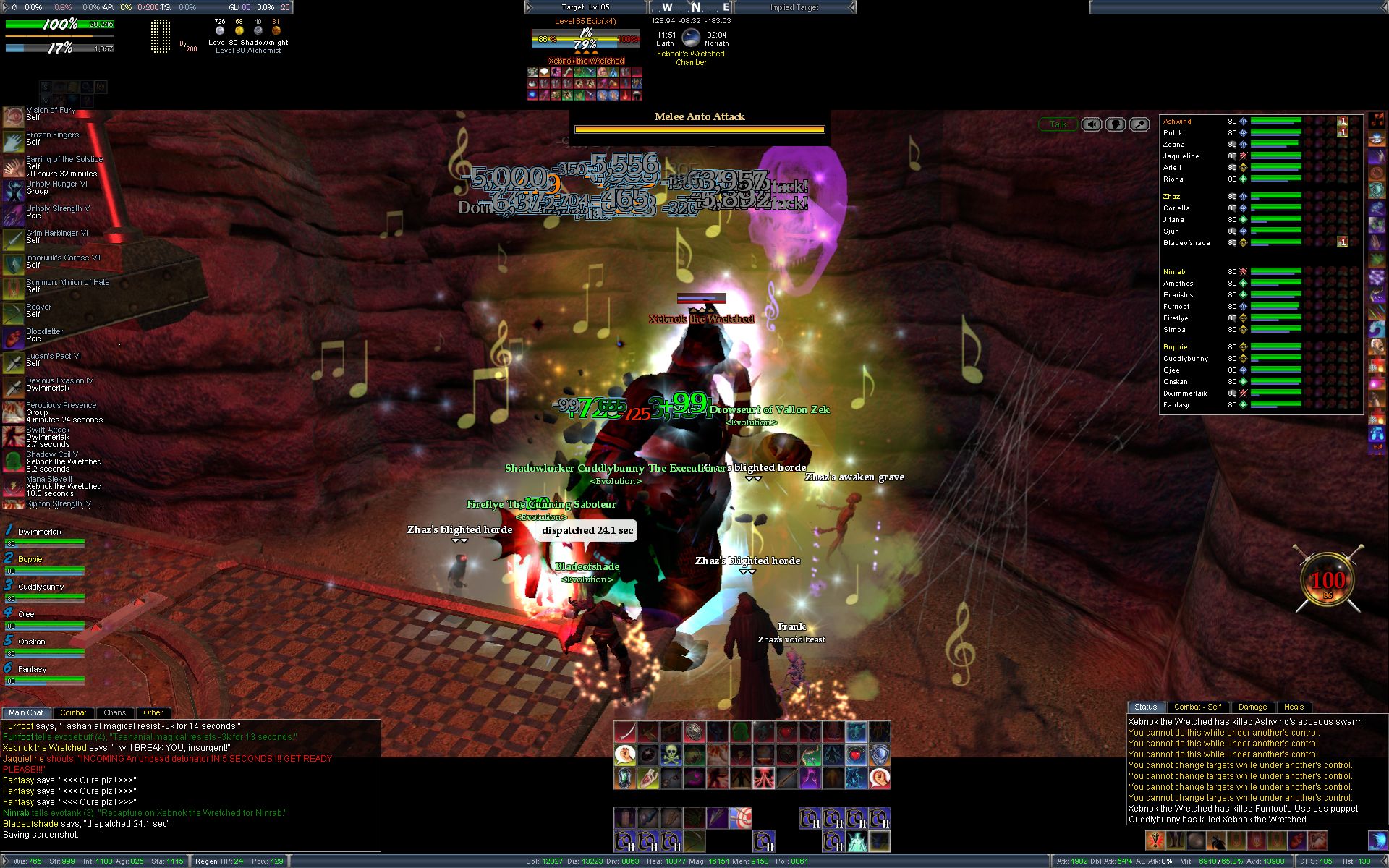This screenshot has height=868, width=1389.
Task: Target Jaquieline in the raid list
Action: coord(1181,156)
